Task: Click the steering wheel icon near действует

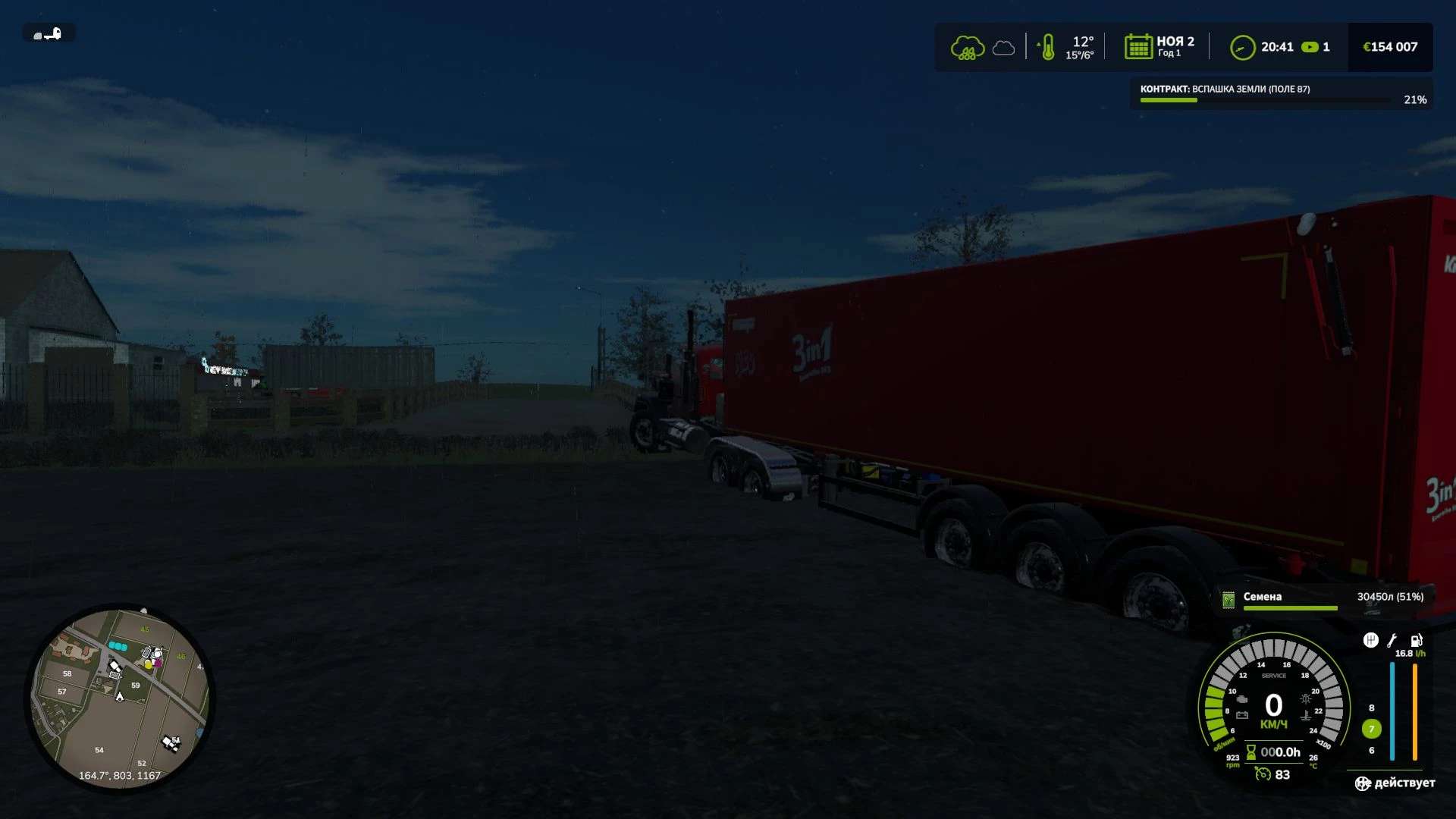Action: [1362, 783]
